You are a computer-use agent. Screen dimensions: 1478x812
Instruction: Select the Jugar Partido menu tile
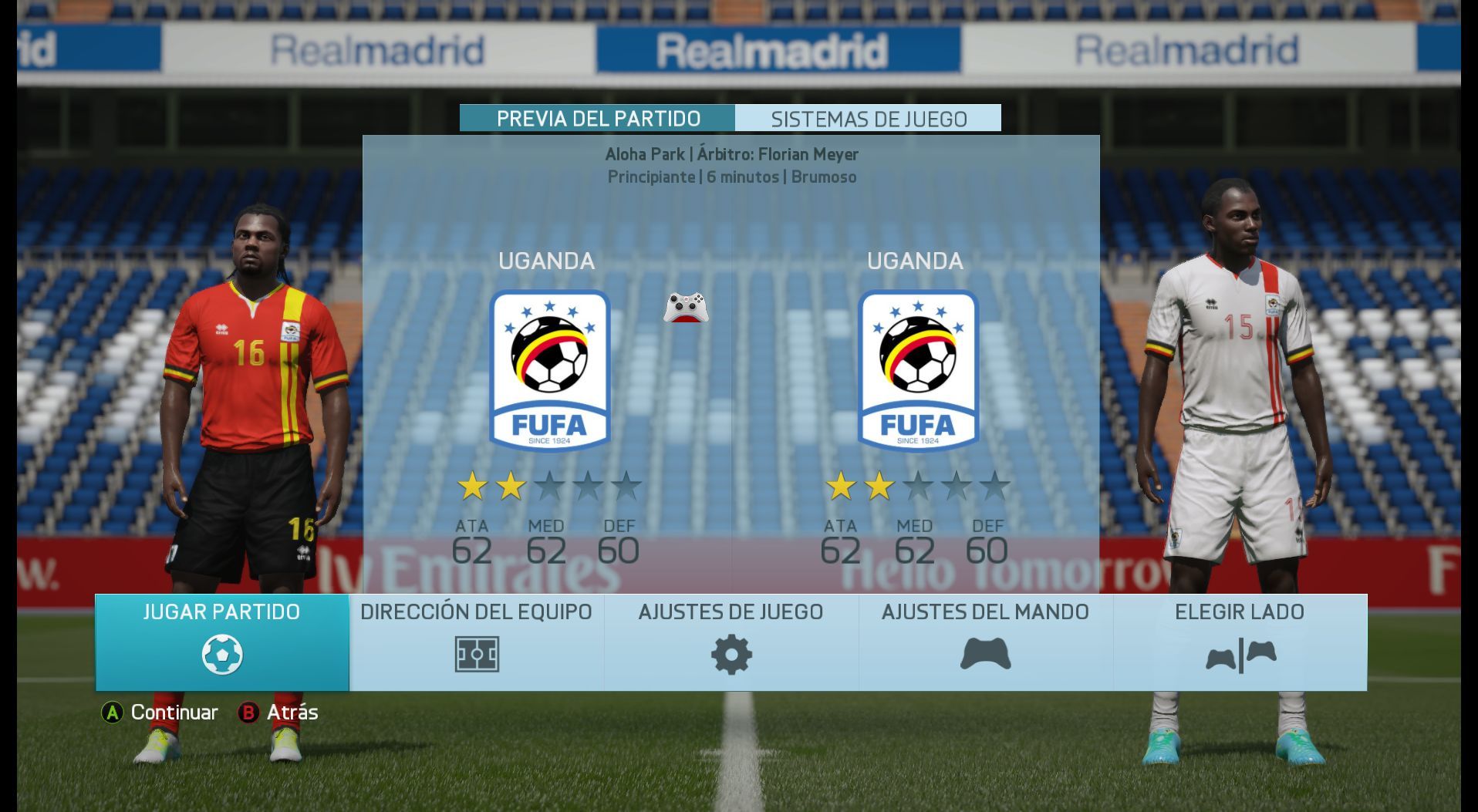(222, 642)
